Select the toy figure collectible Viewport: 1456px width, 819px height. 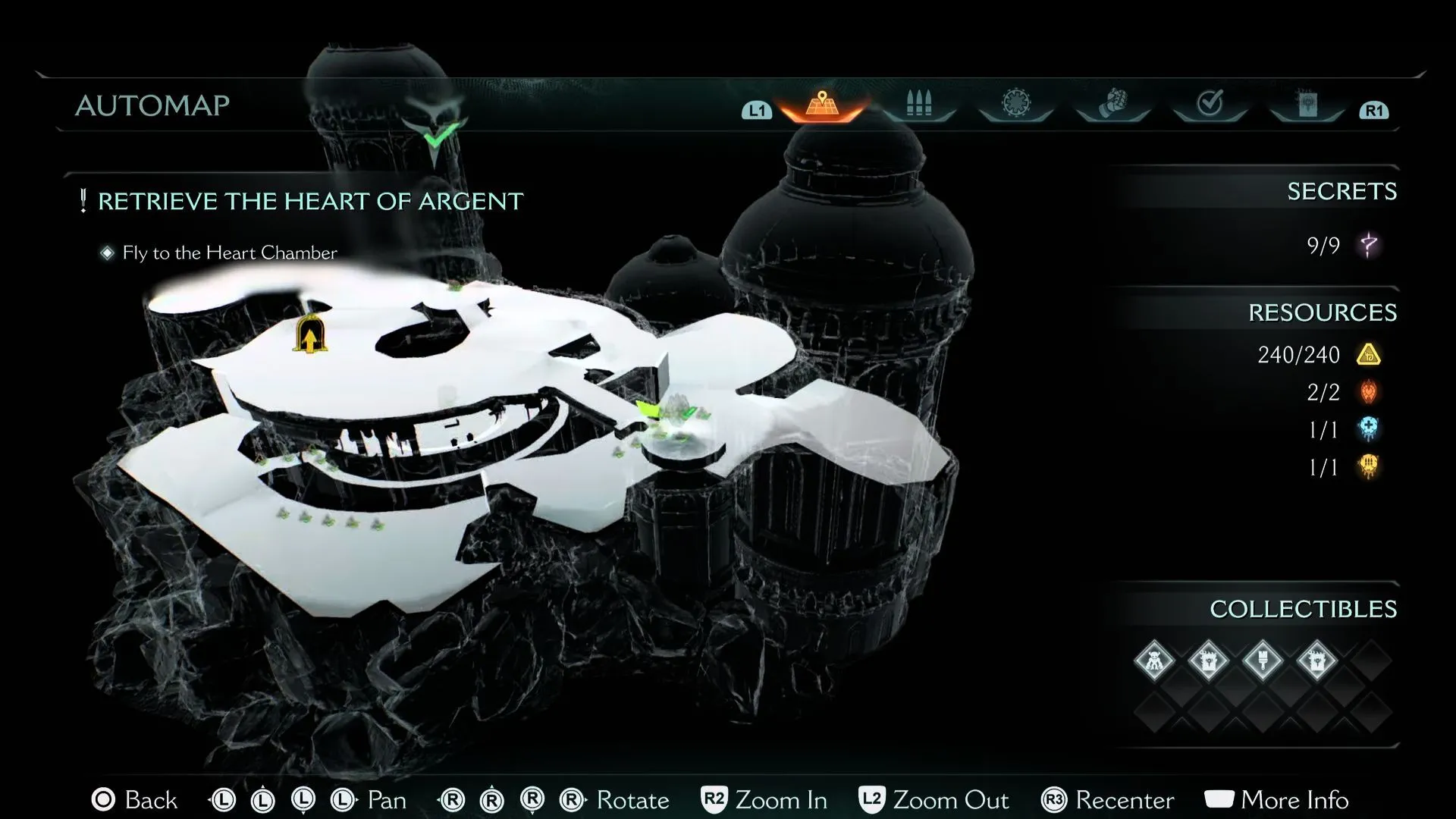(1154, 661)
